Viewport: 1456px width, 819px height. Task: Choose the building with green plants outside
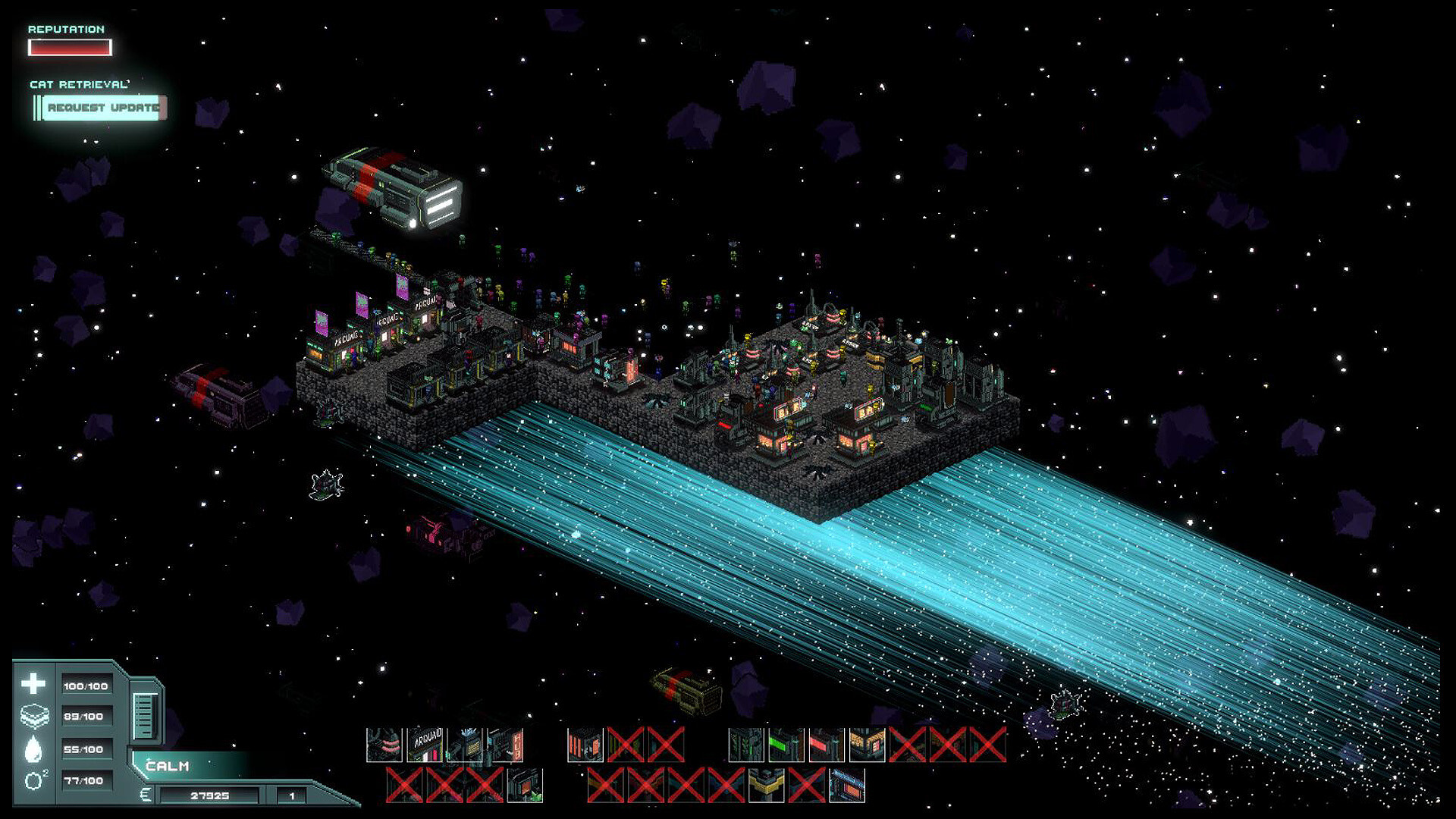coord(525,785)
